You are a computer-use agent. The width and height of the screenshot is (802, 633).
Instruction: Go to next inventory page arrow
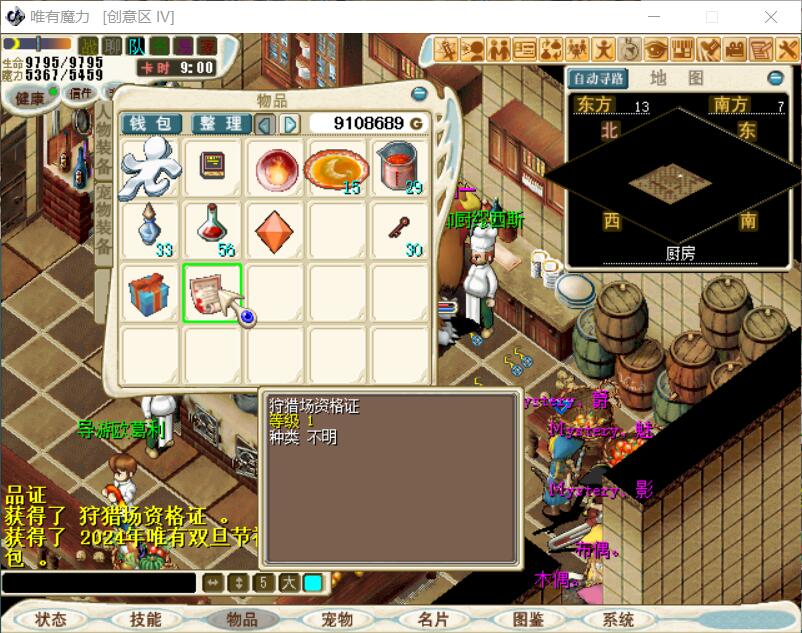click(290, 123)
